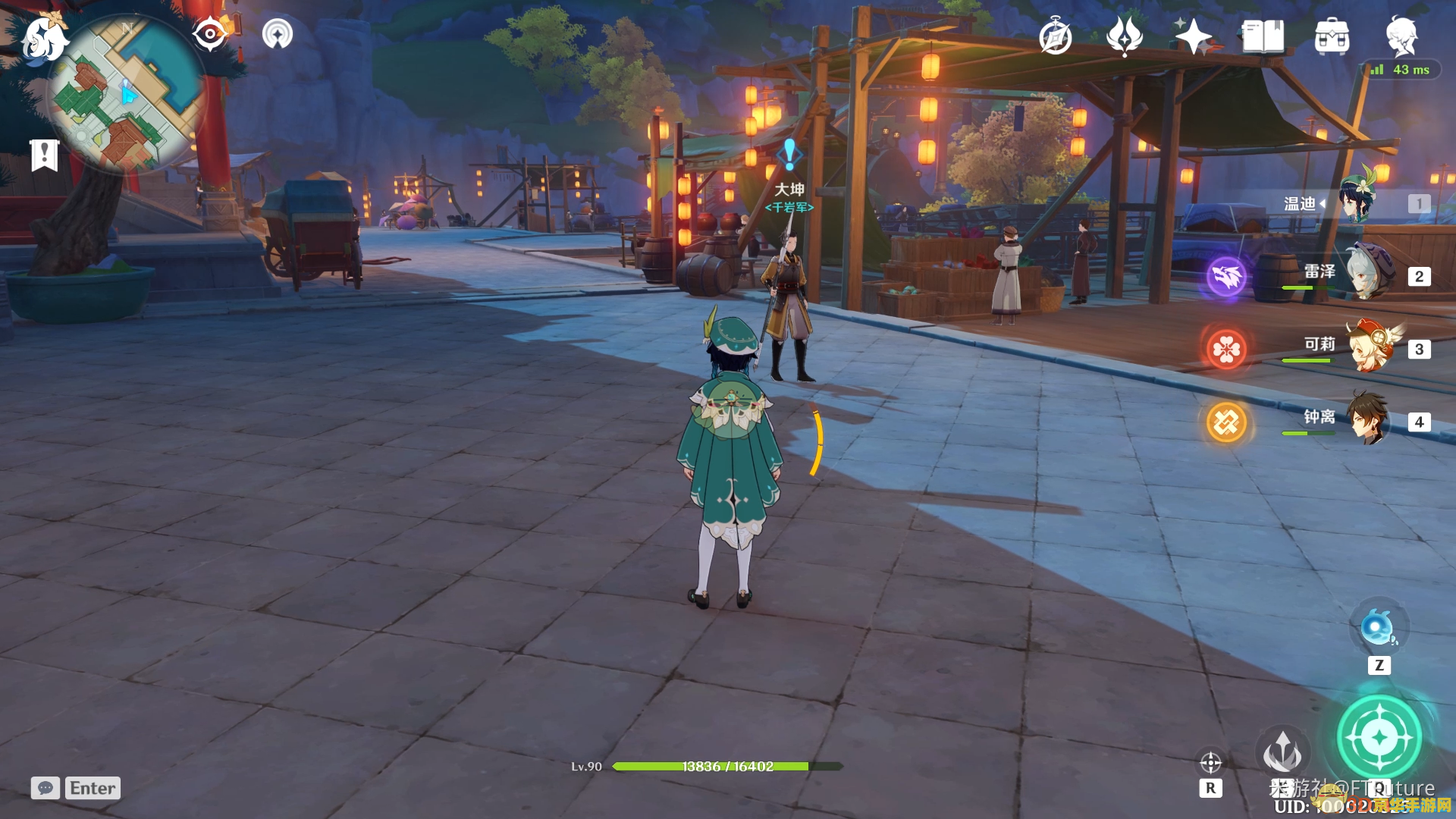Screen dimensions: 1456x819
Task: Open the character profile head icon
Action: click(1401, 36)
